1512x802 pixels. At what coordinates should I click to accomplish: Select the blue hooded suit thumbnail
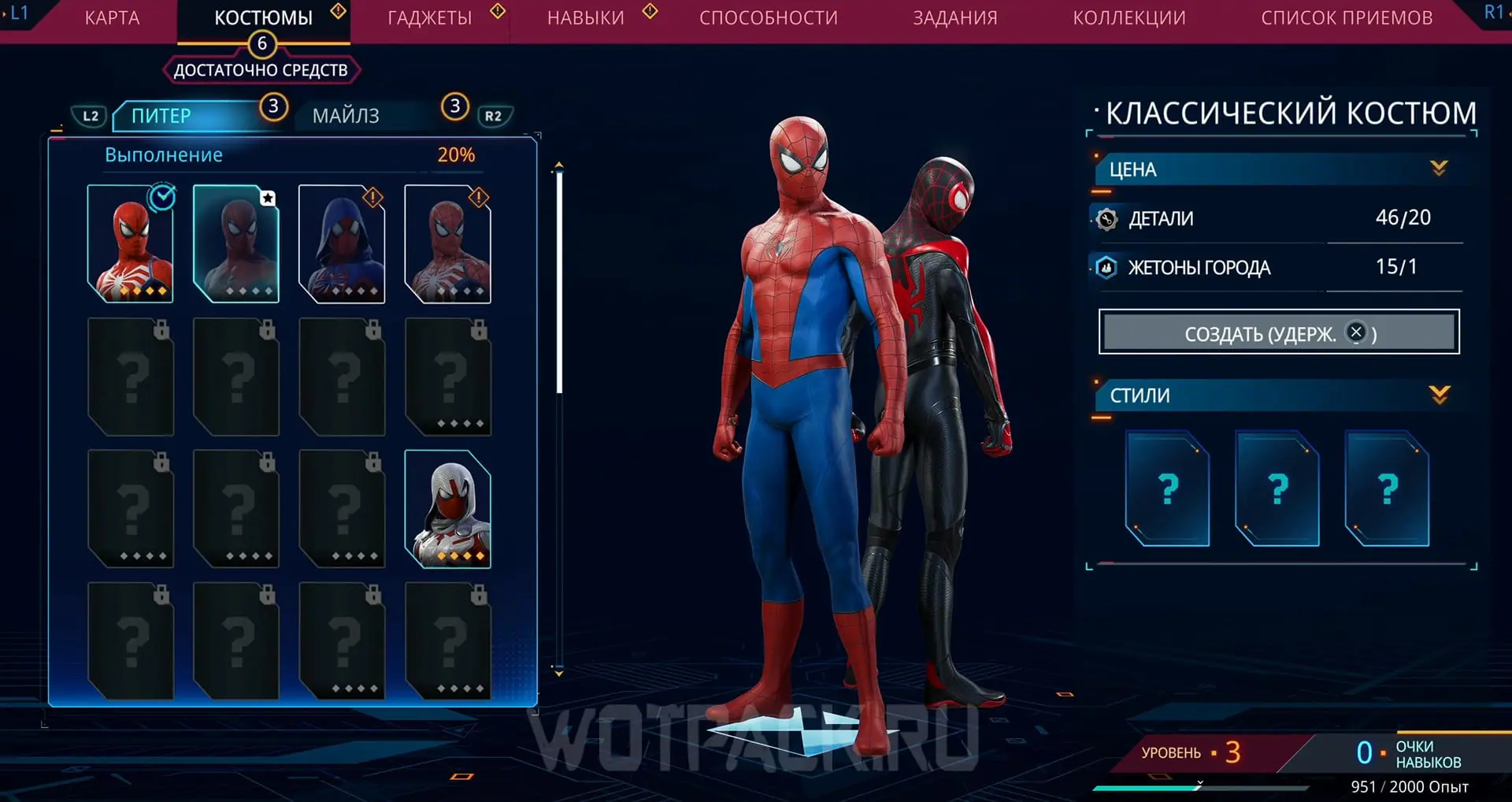point(342,244)
